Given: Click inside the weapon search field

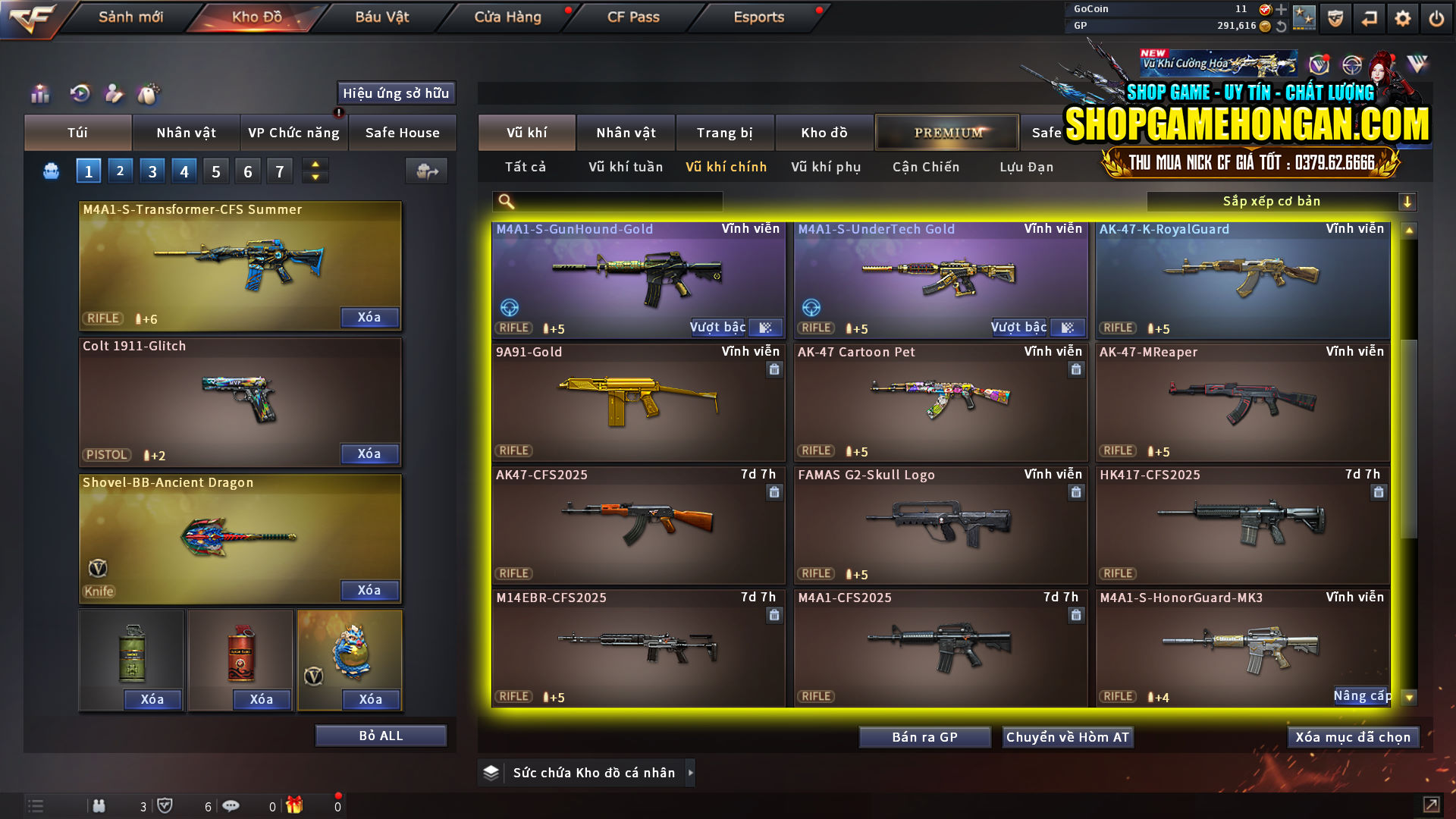Looking at the screenshot, I should pos(614,202).
